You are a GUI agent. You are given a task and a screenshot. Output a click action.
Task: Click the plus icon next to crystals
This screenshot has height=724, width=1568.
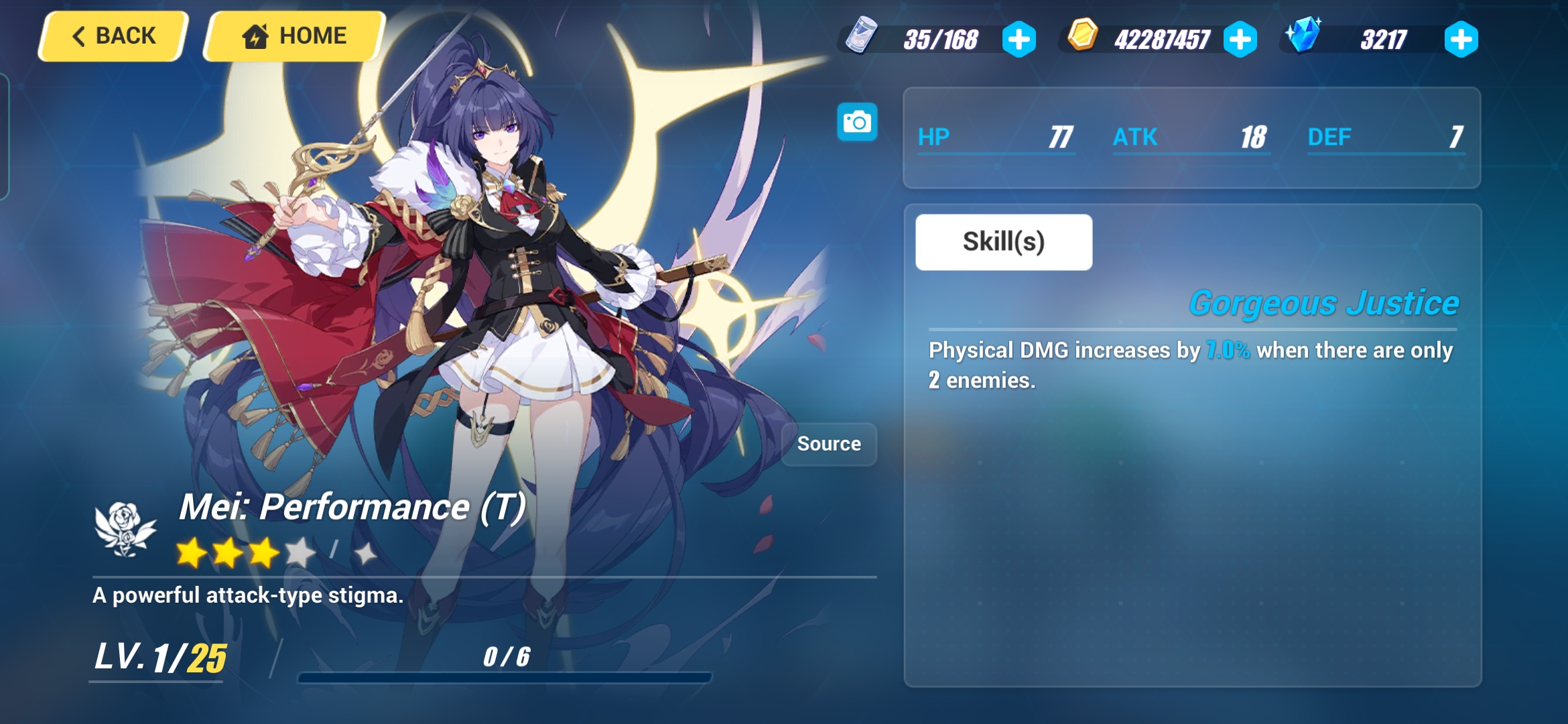(1463, 40)
